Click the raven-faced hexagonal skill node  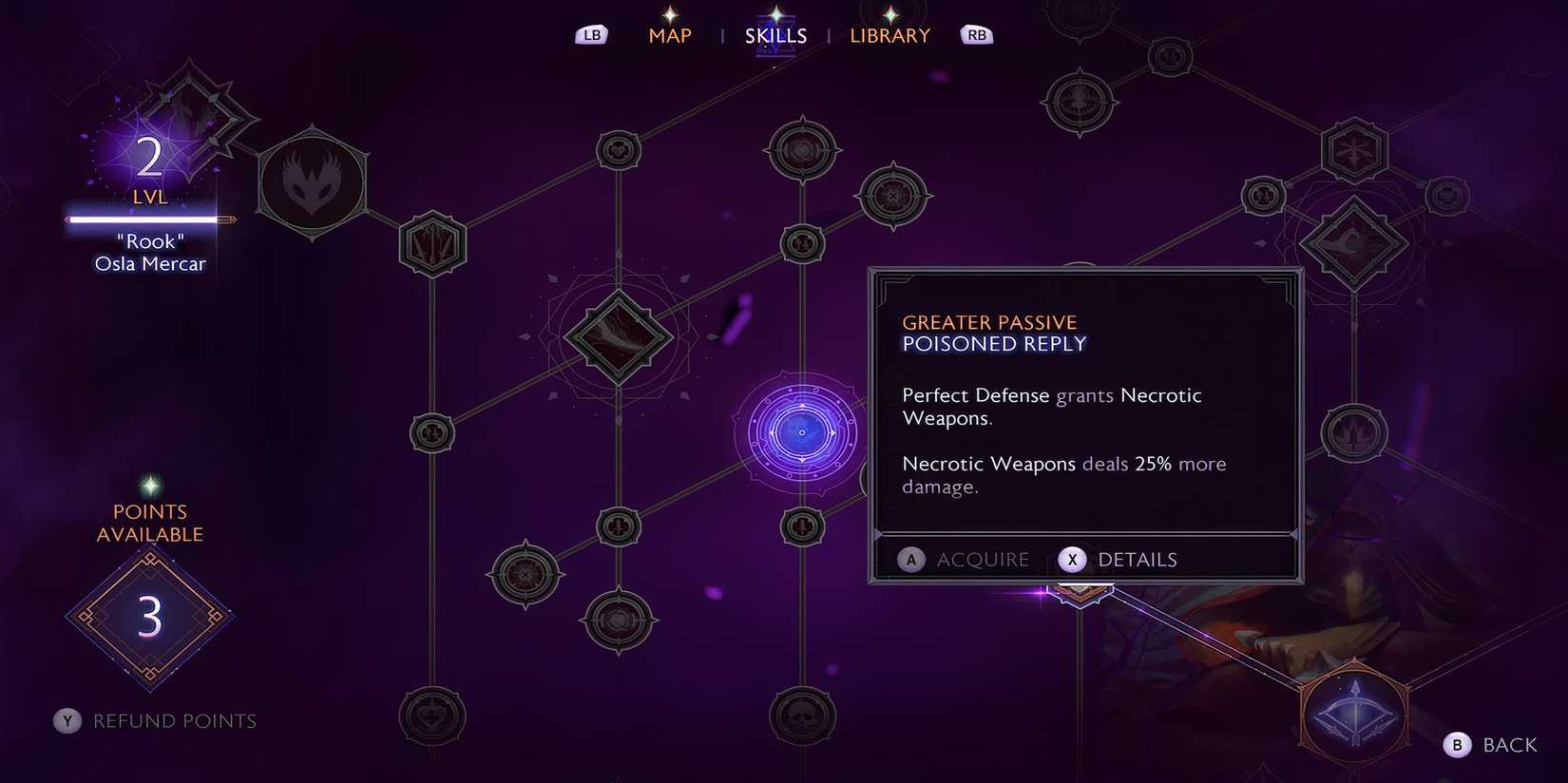pyautogui.click(x=314, y=181)
